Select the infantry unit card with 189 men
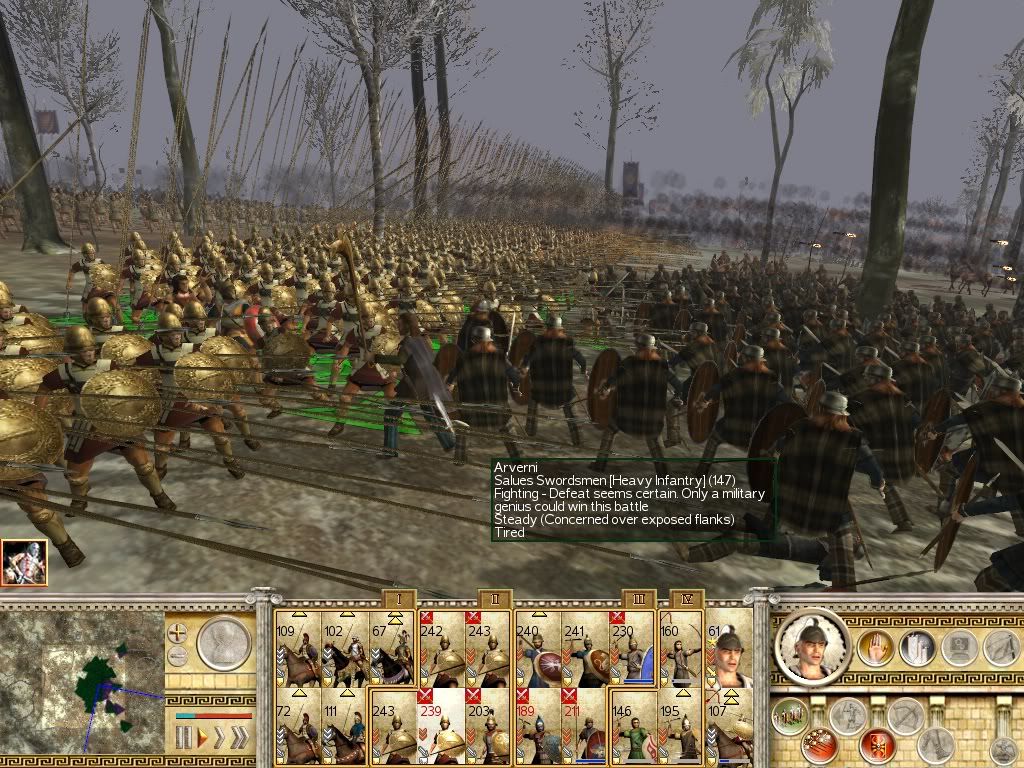The height and width of the screenshot is (768, 1024). 538,728
